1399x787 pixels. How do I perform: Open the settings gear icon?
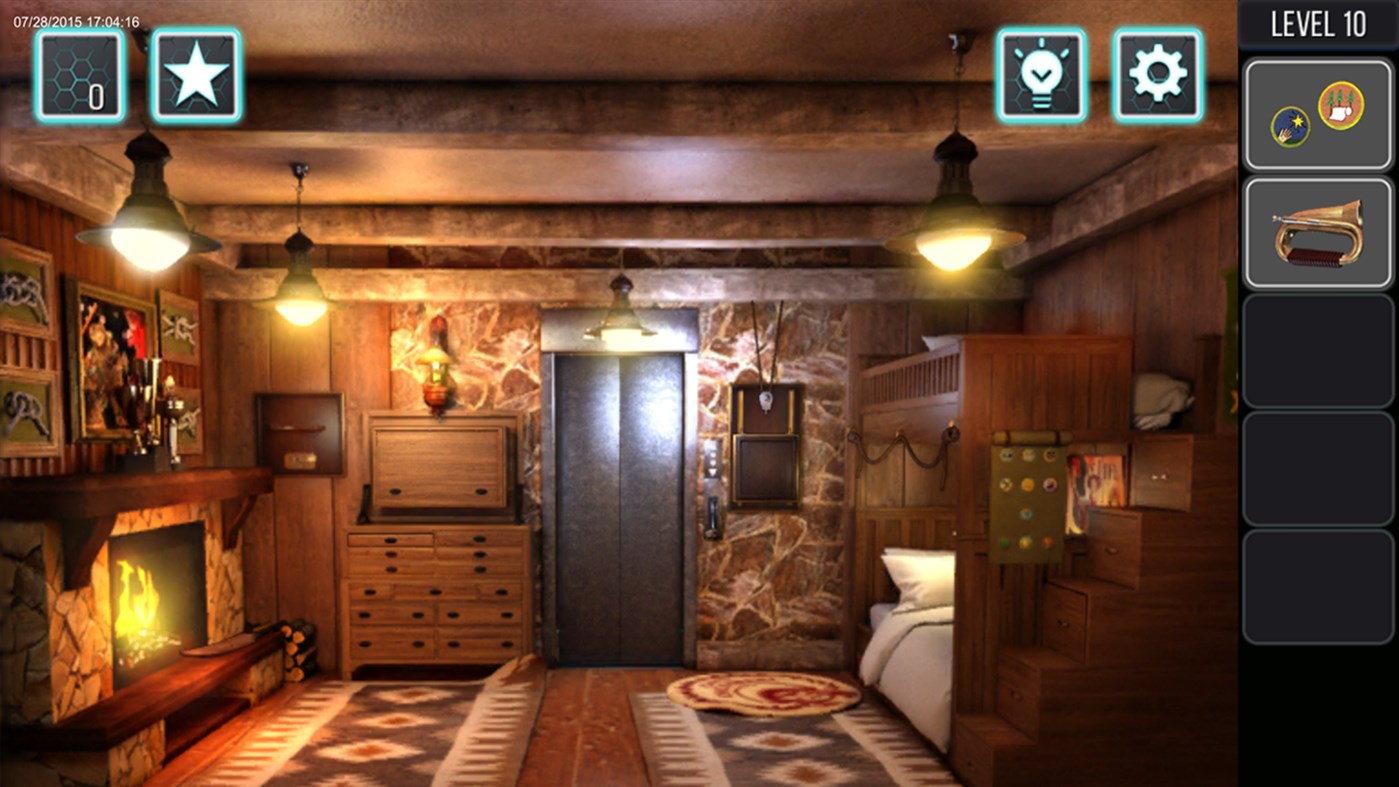1156,74
